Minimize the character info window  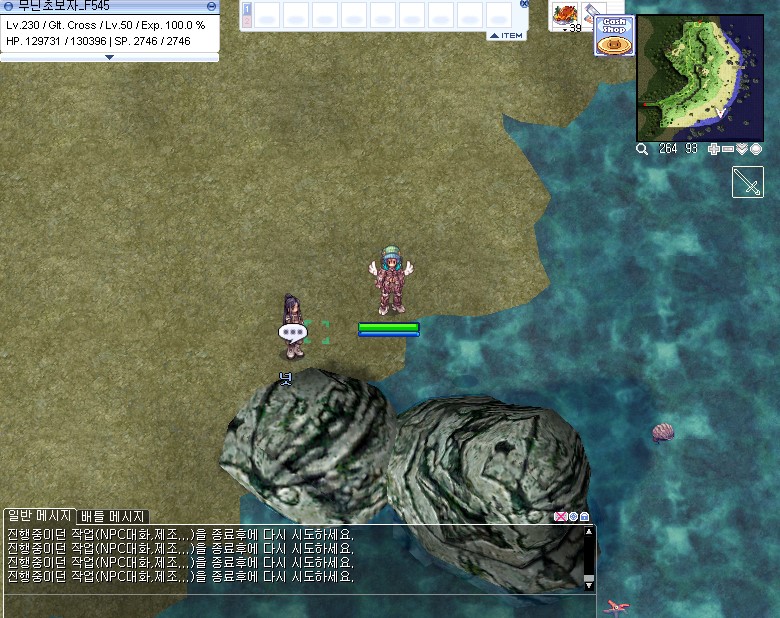pyautogui.click(x=213, y=5)
